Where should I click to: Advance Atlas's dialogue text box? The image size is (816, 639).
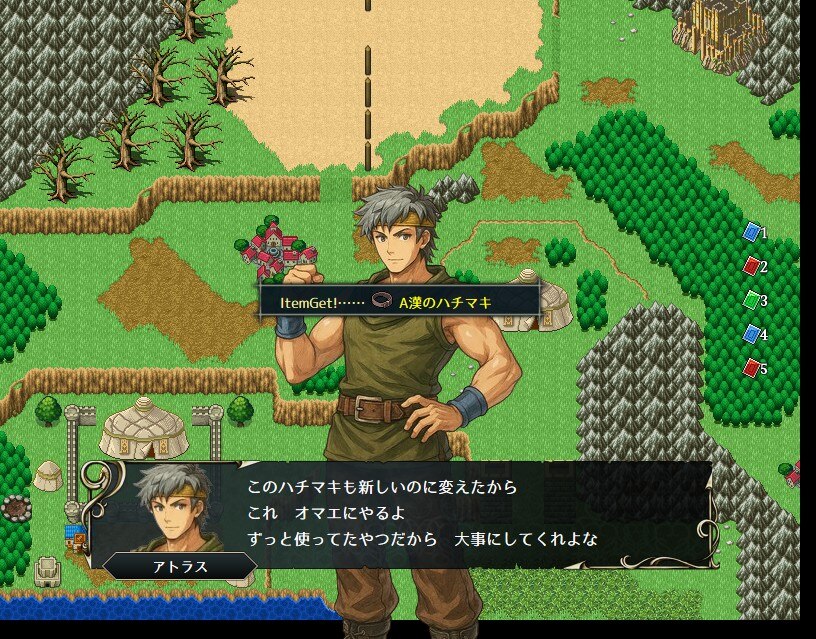420,514
